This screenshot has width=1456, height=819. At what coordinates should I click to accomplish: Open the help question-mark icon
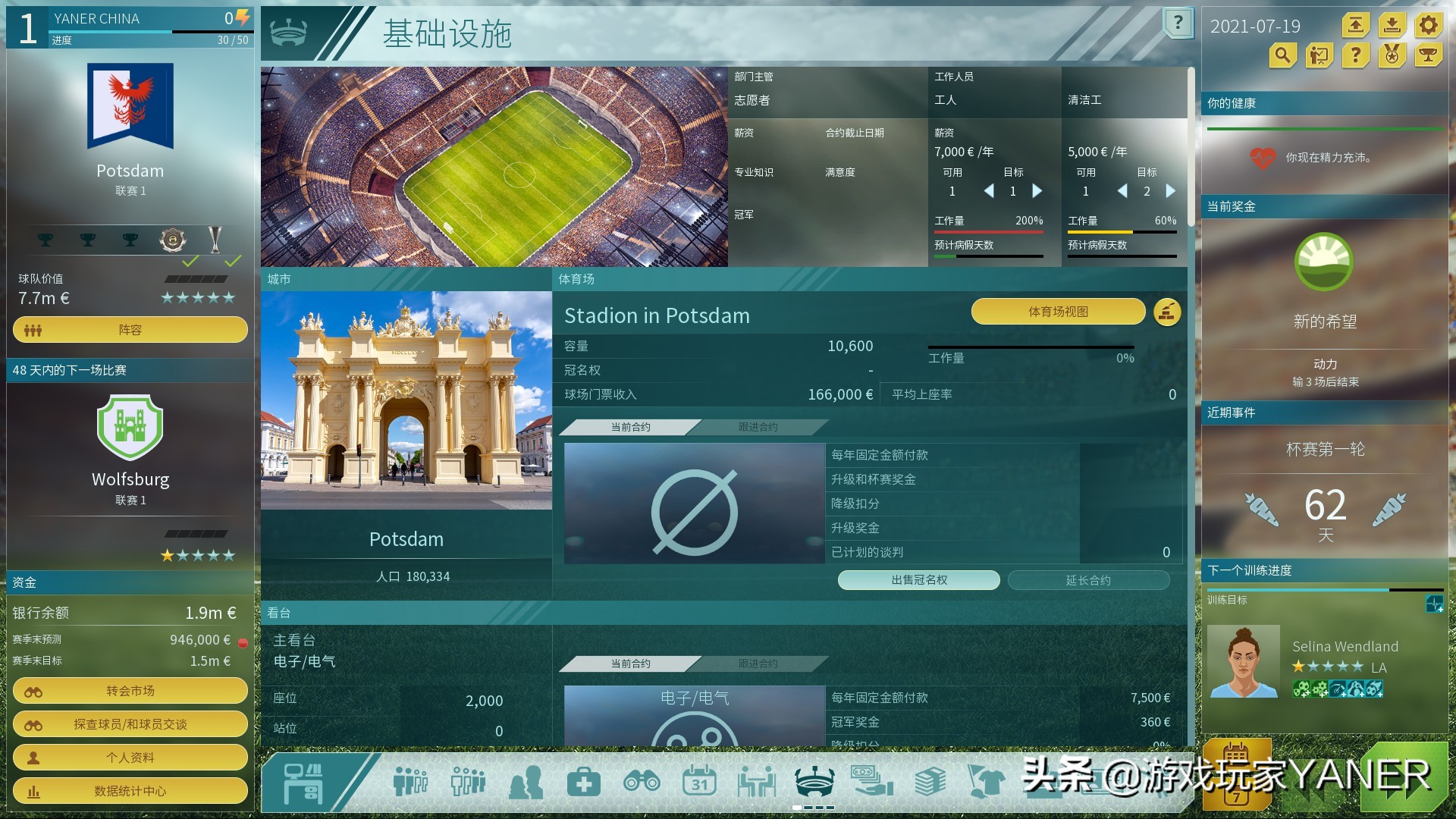coord(1355,55)
